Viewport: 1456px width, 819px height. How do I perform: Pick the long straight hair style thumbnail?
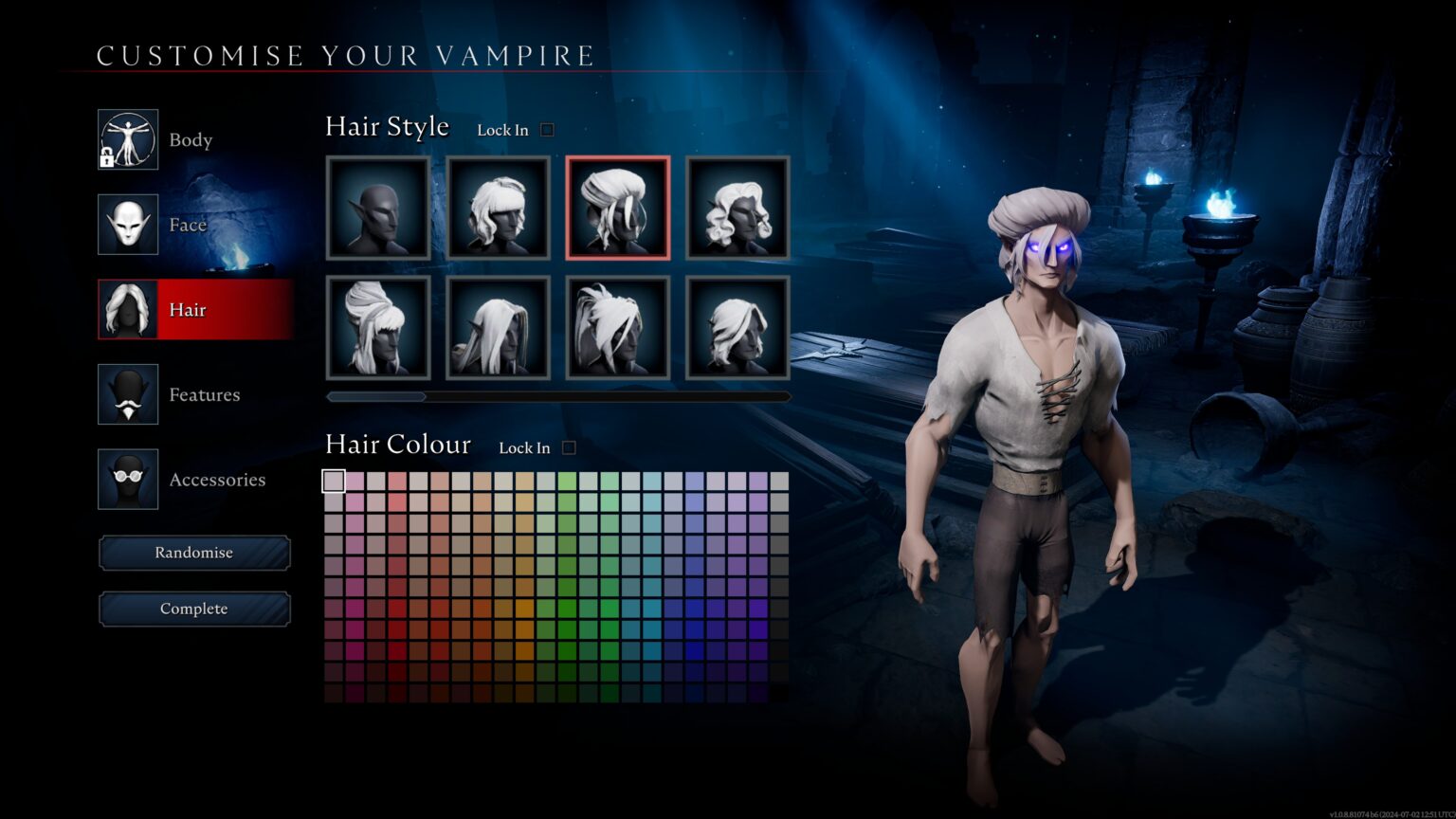coord(498,327)
